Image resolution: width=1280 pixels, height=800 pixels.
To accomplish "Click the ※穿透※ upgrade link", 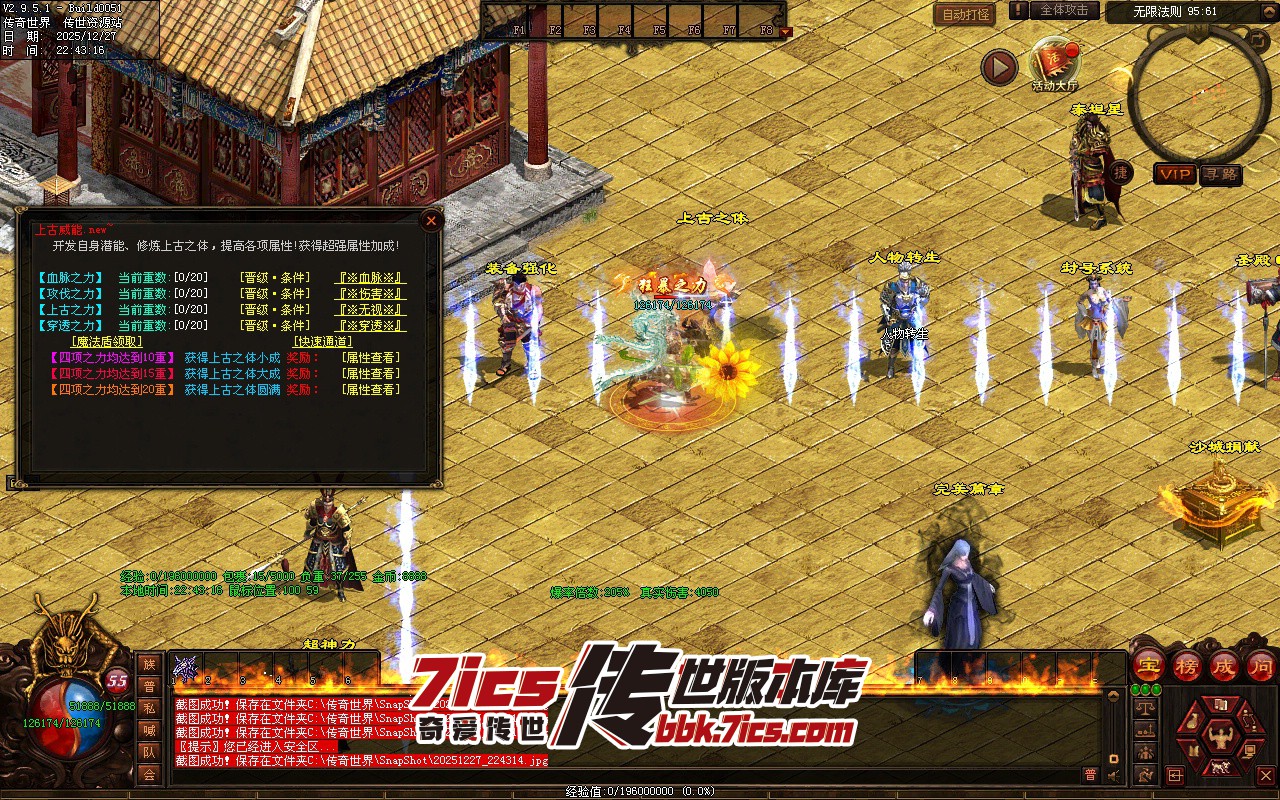I will pyautogui.click(x=370, y=326).
